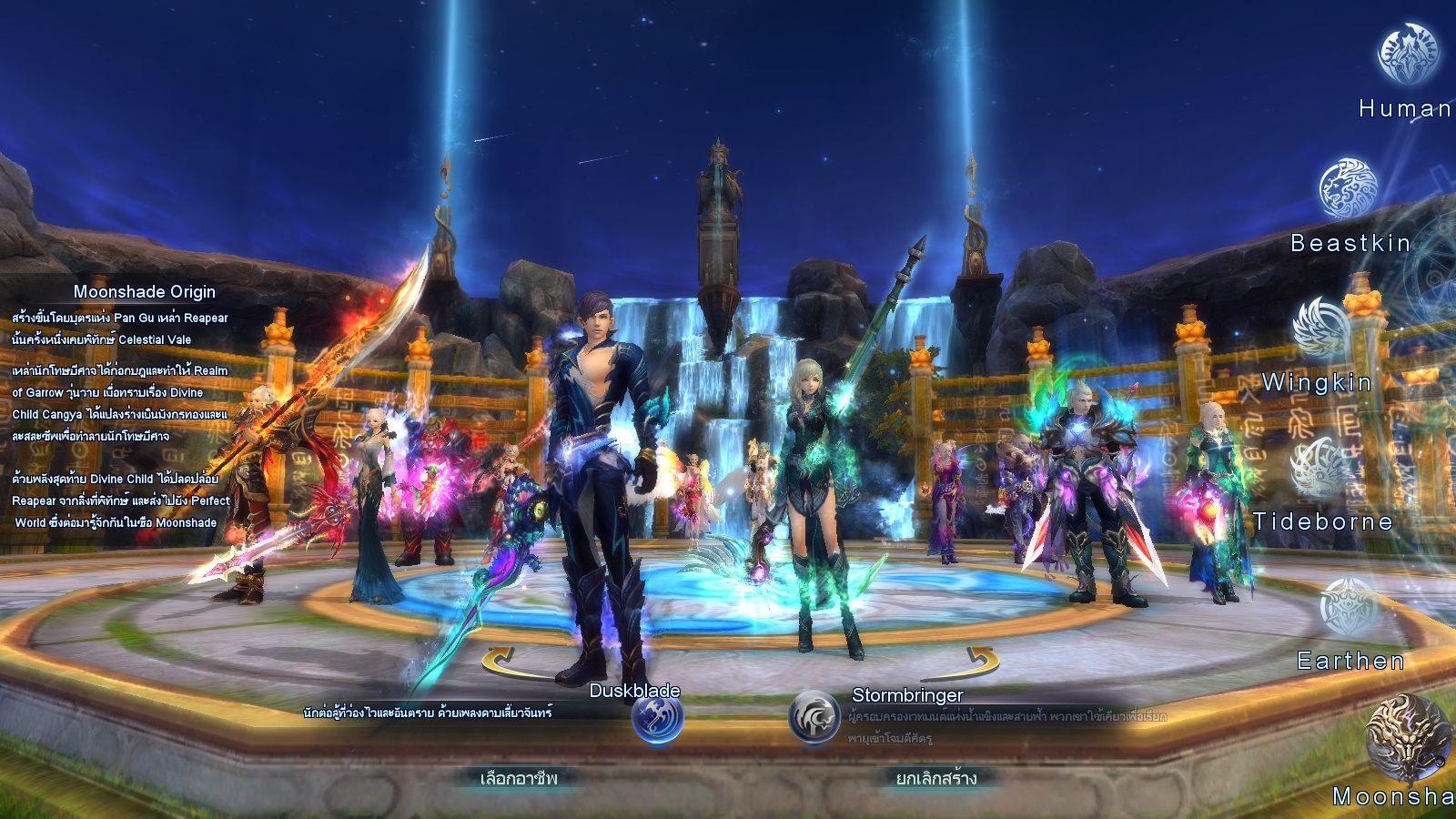Select the Human race emblem
1456x819 pixels.
pos(1408,55)
